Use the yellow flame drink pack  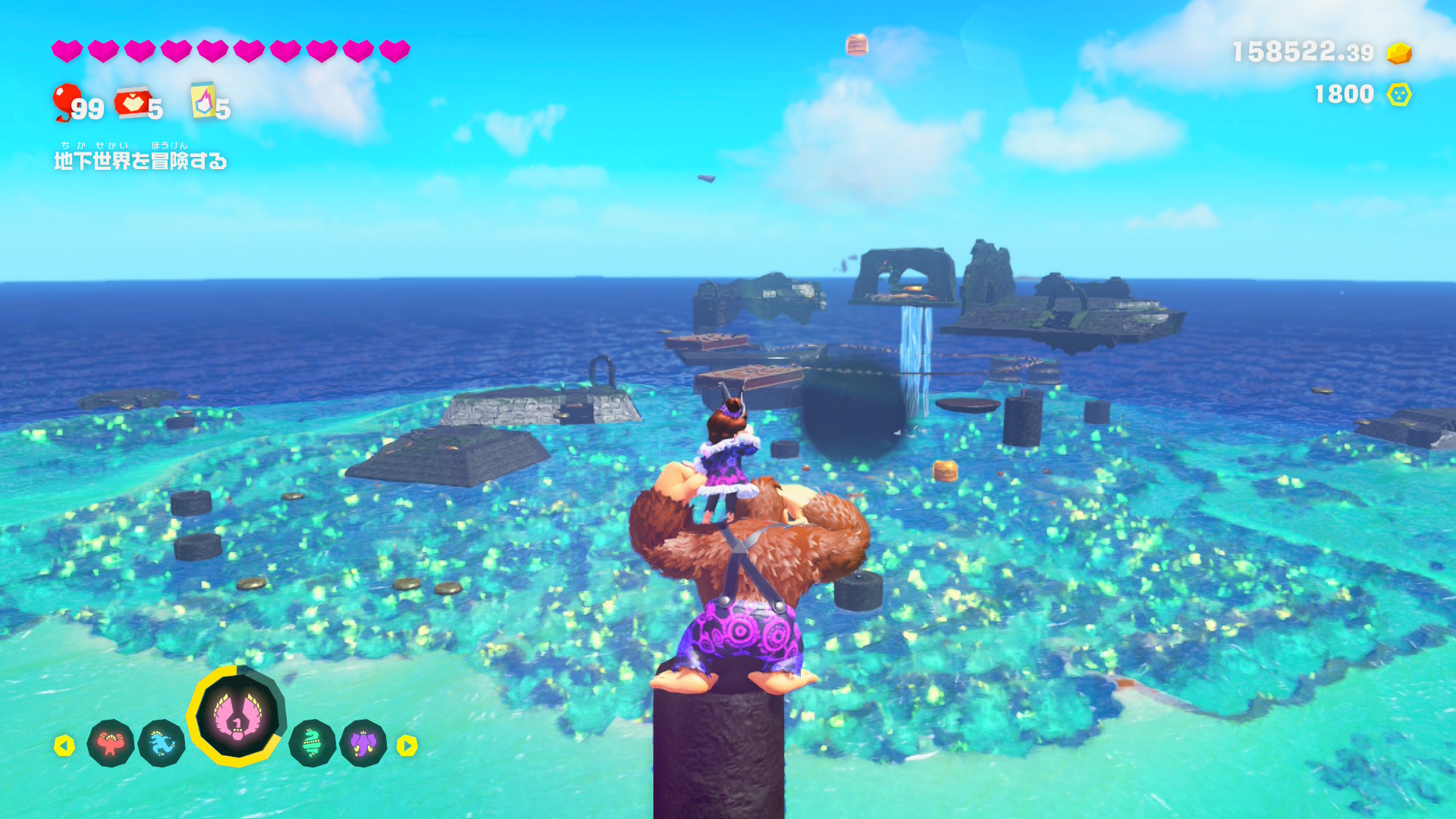tap(203, 100)
